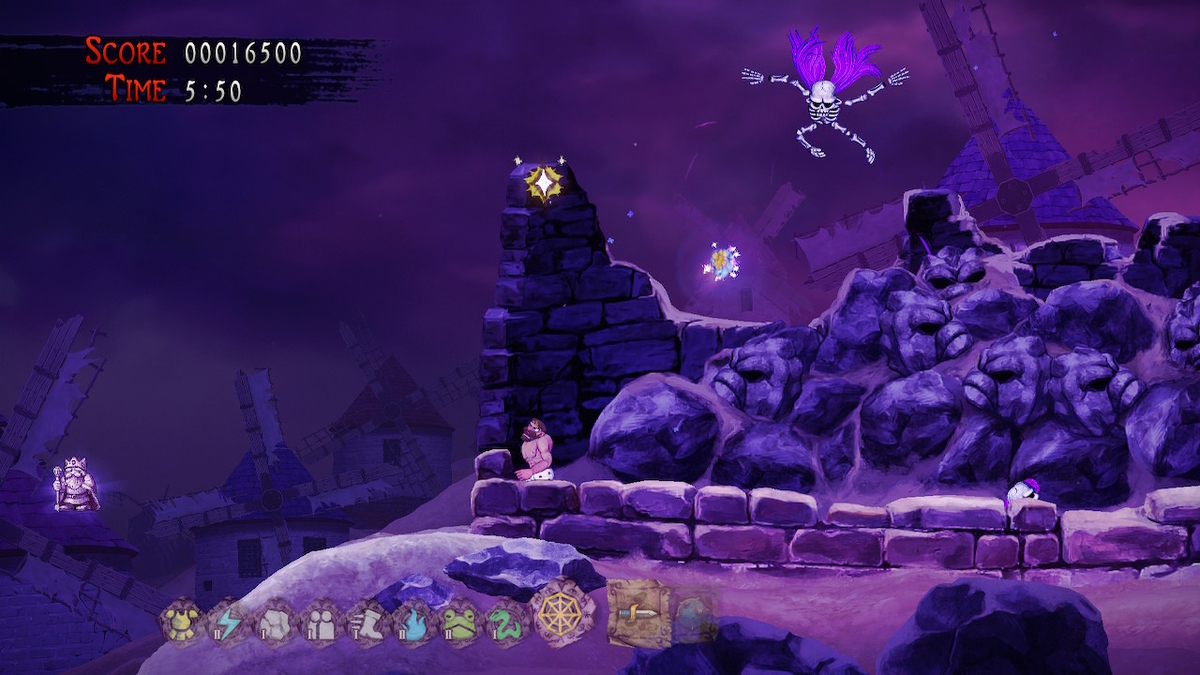Activate the speed boot skill icon
1200x675 pixels.
tap(367, 624)
